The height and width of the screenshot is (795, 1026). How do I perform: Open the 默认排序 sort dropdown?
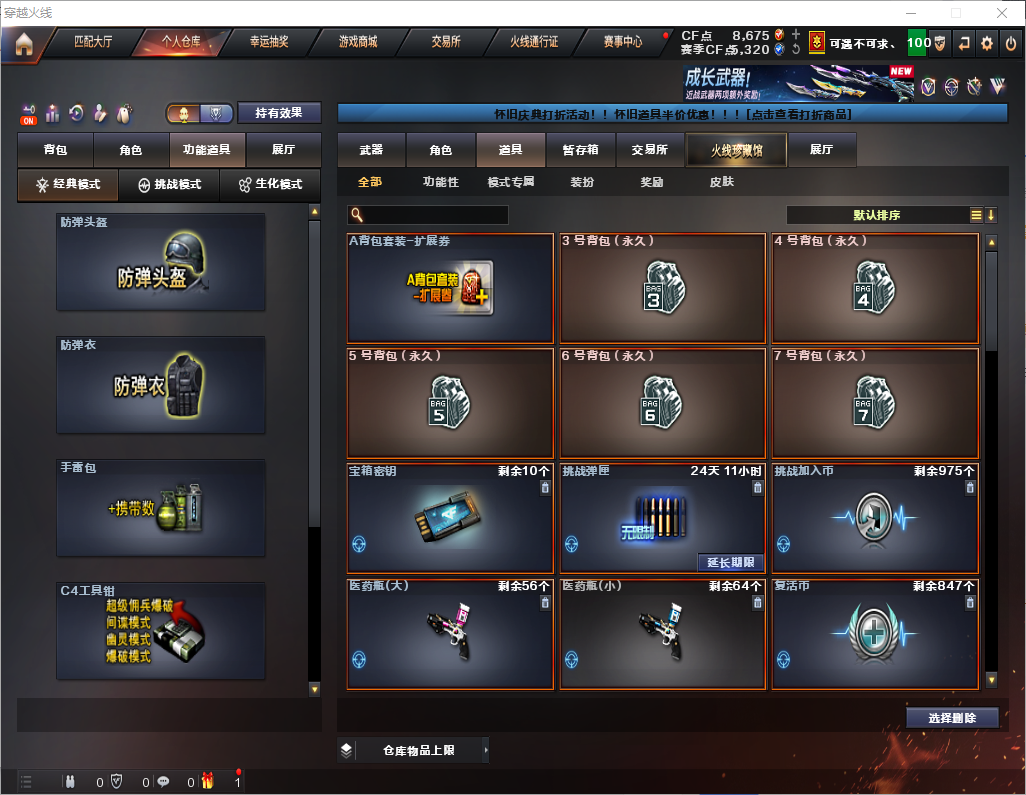click(x=876, y=215)
